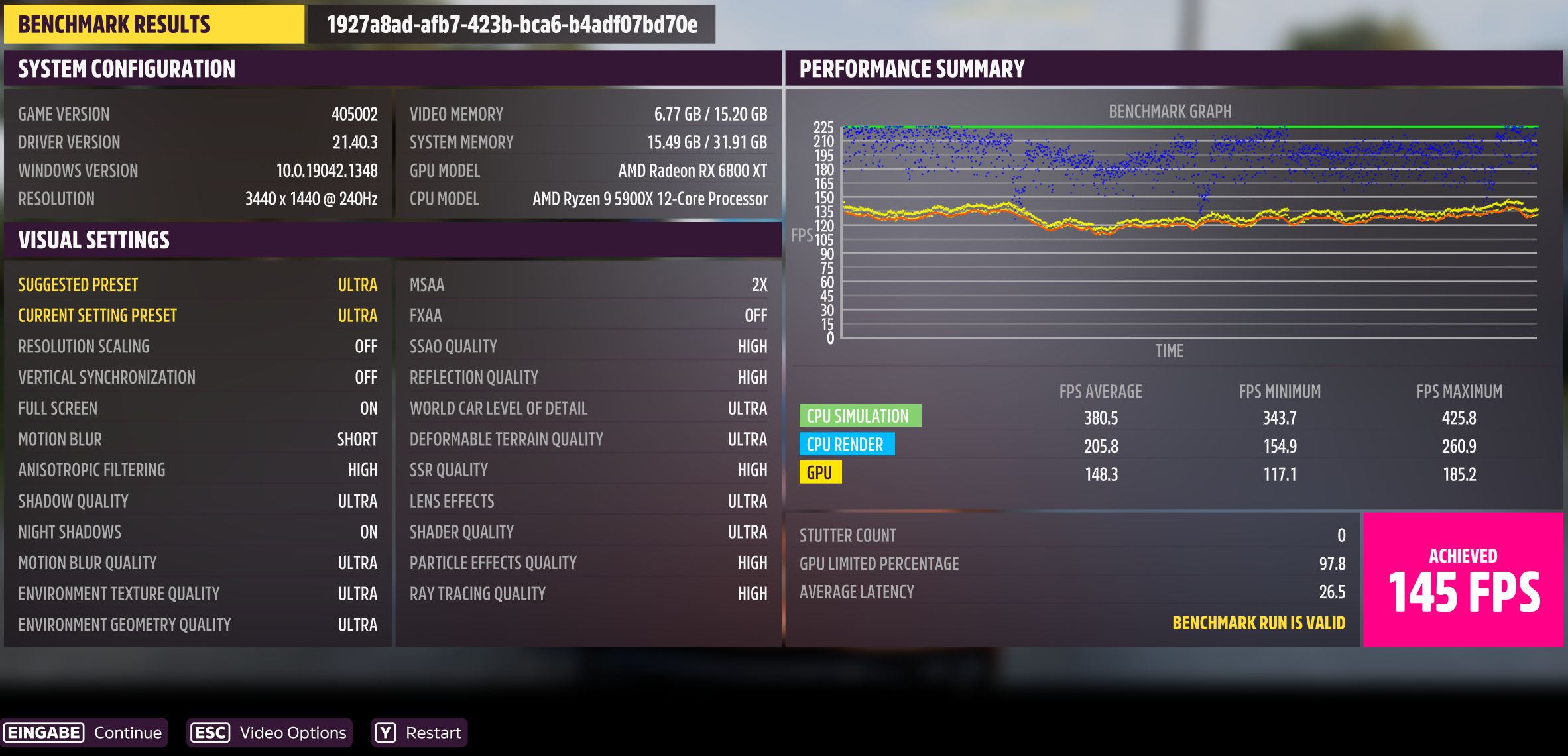Viewport: 1568px width, 756px height.
Task: Click the ESC key icon before Video Options
Action: pos(210,733)
